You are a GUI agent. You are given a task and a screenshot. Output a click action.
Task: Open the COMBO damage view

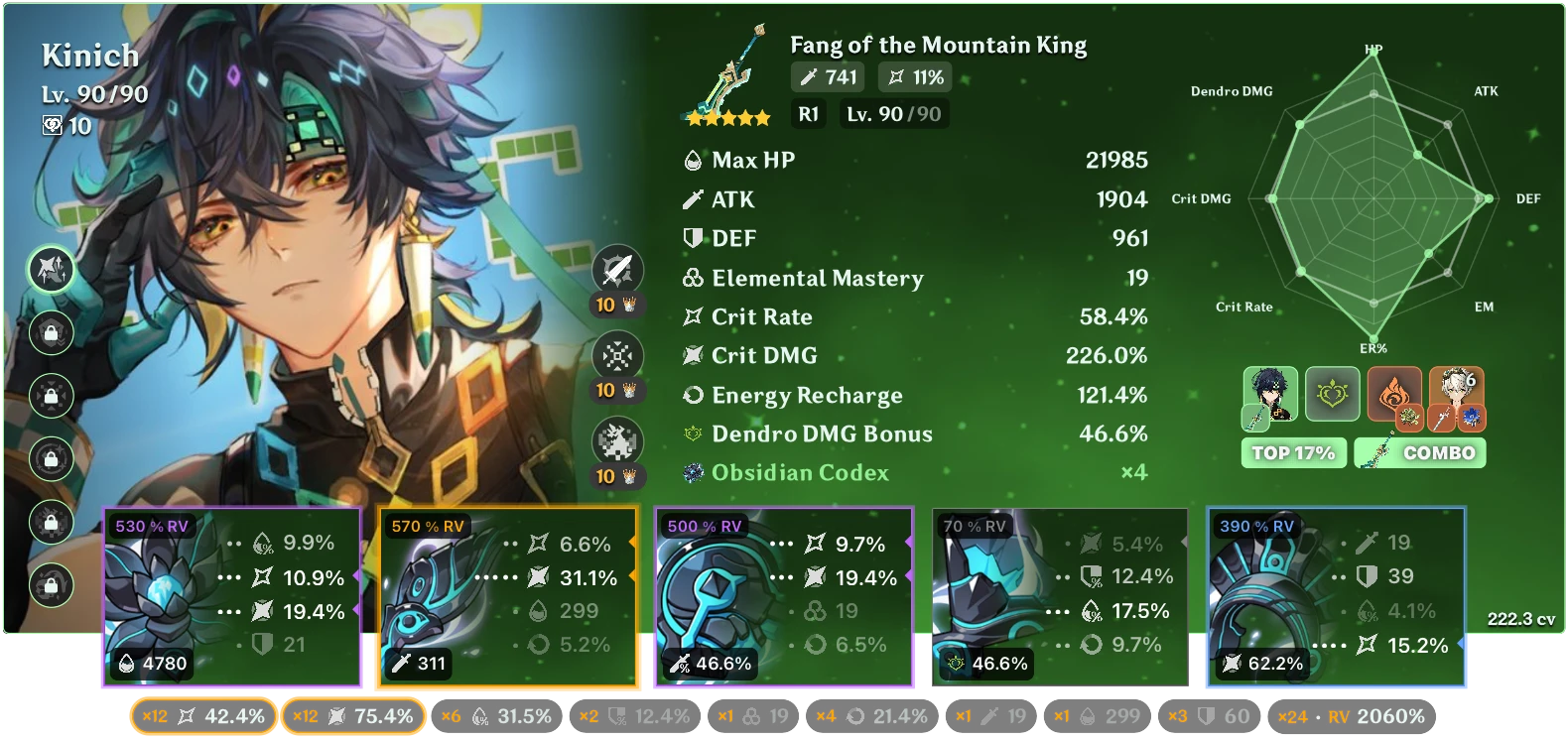[1419, 452]
